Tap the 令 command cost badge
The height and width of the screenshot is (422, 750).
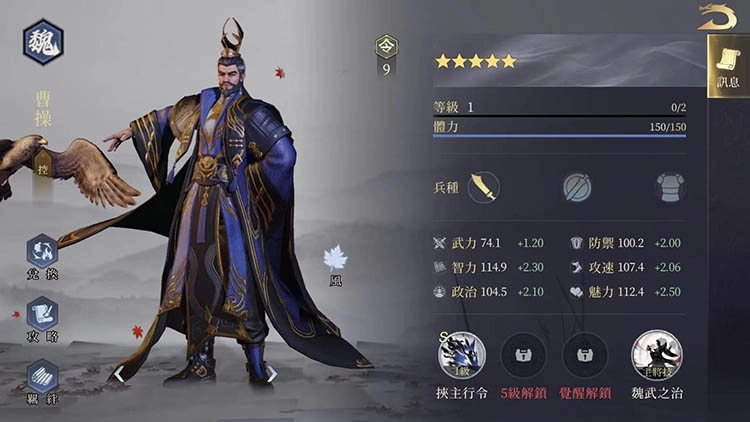pos(386,46)
